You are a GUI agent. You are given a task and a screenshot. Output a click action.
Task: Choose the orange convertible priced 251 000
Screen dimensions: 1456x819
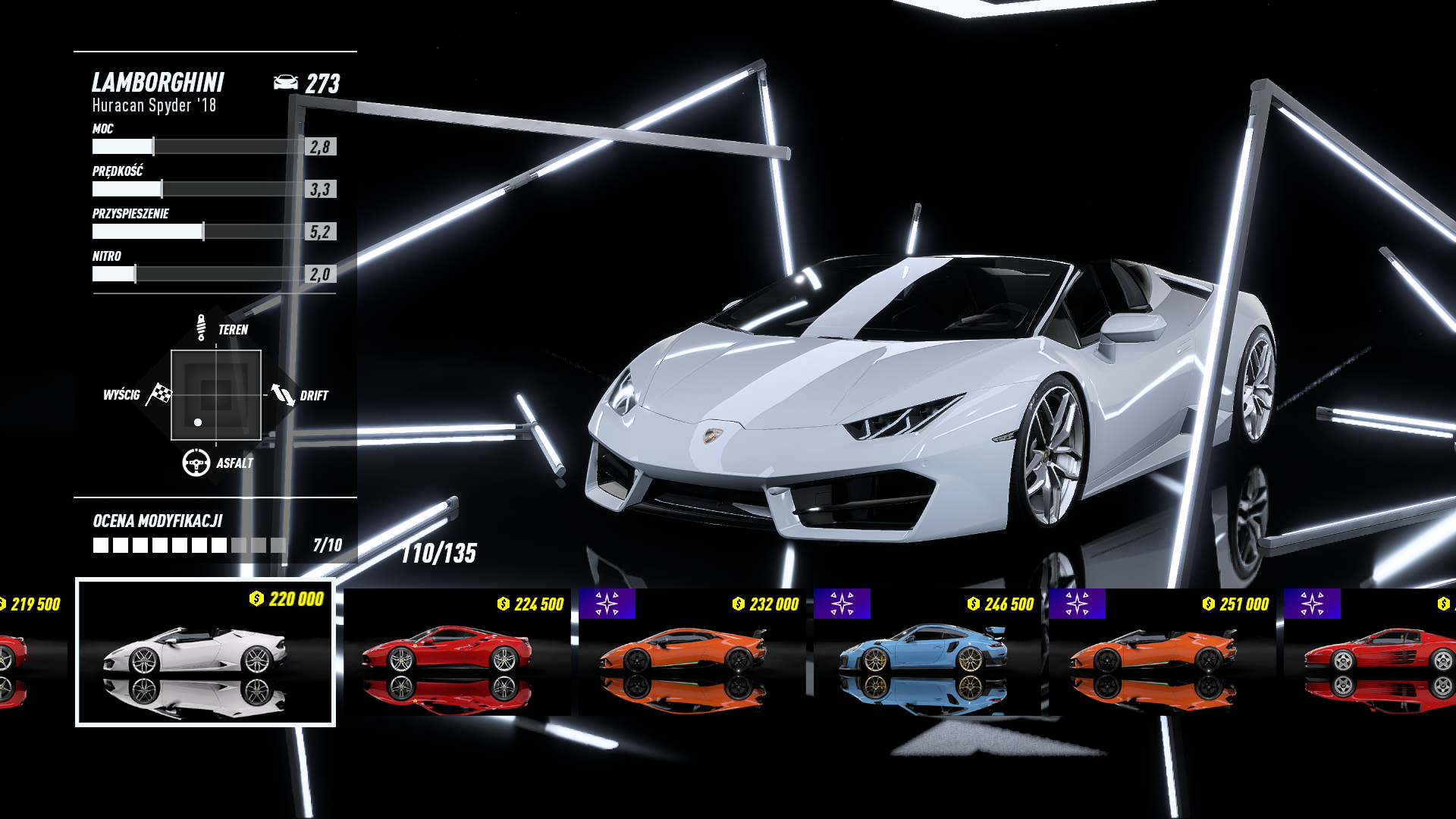click(x=1162, y=652)
